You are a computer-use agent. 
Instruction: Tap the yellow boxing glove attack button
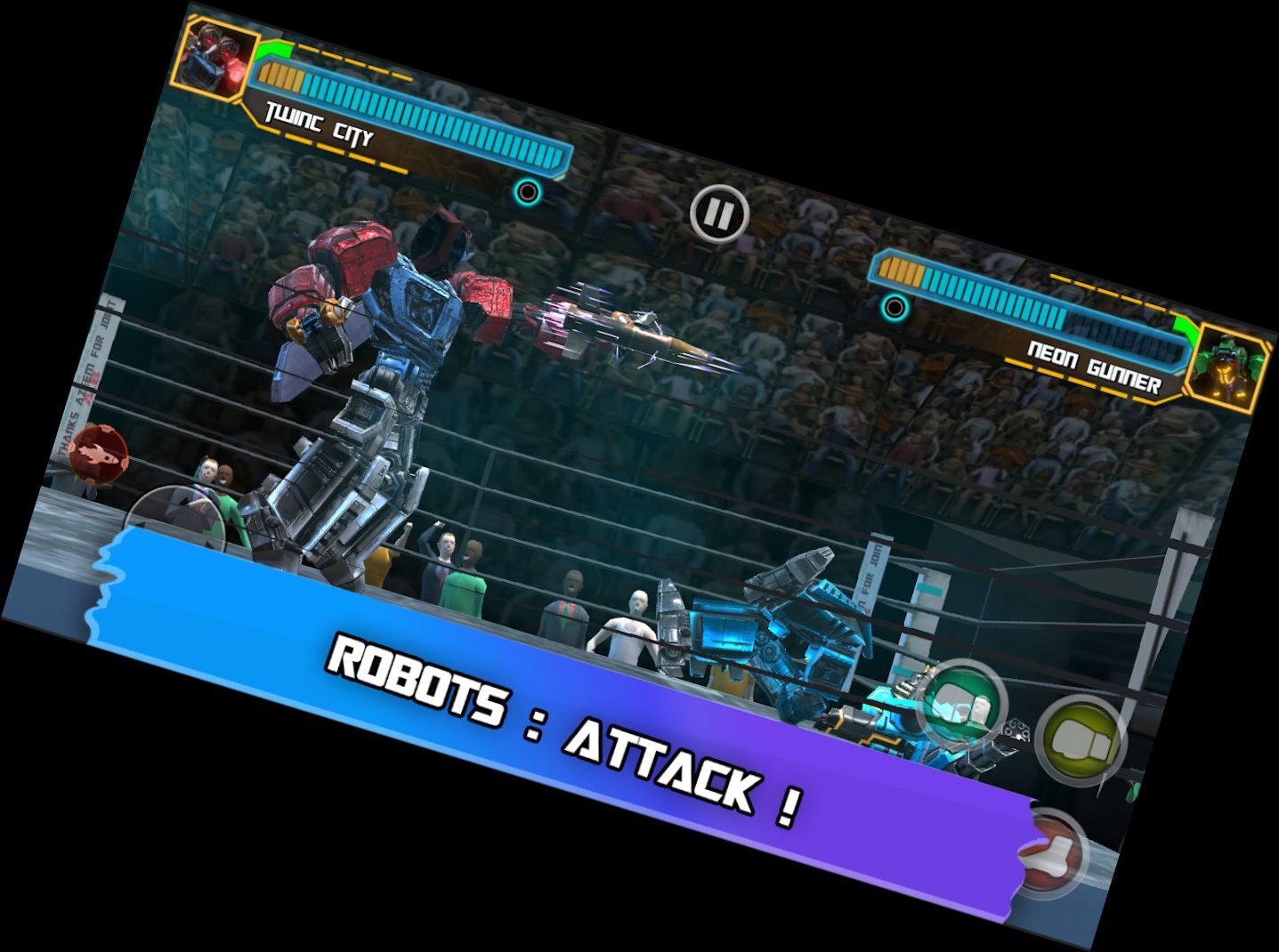click(1080, 739)
